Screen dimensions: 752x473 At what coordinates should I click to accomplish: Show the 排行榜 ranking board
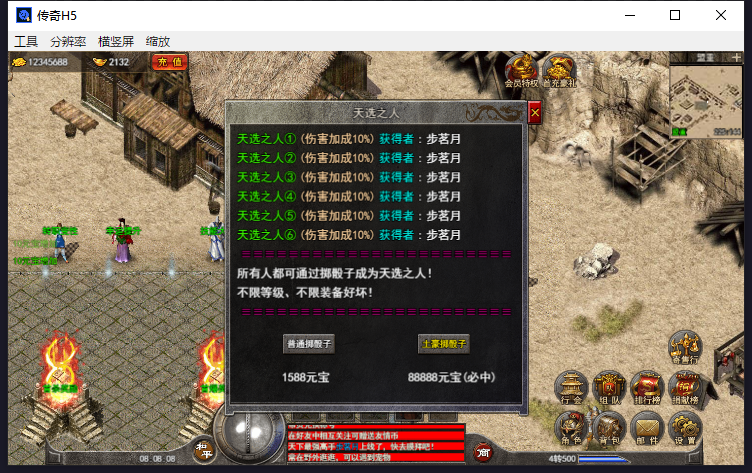[x=646, y=389]
